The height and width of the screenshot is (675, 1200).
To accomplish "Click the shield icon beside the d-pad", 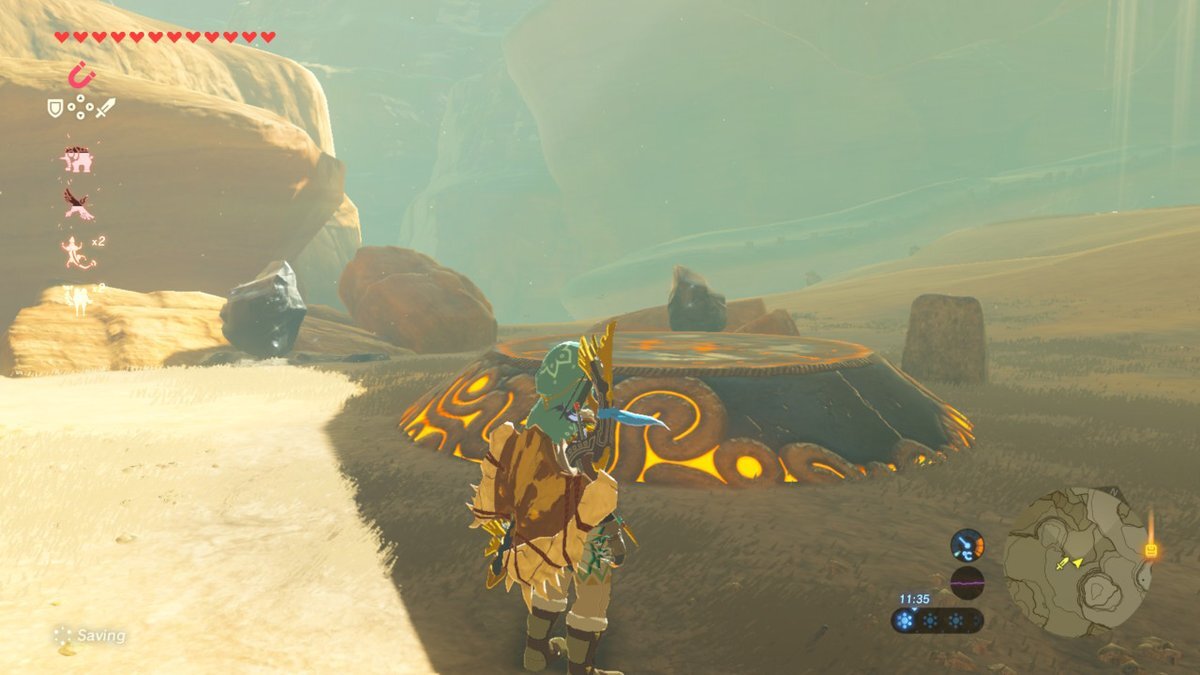I will click(55, 107).
